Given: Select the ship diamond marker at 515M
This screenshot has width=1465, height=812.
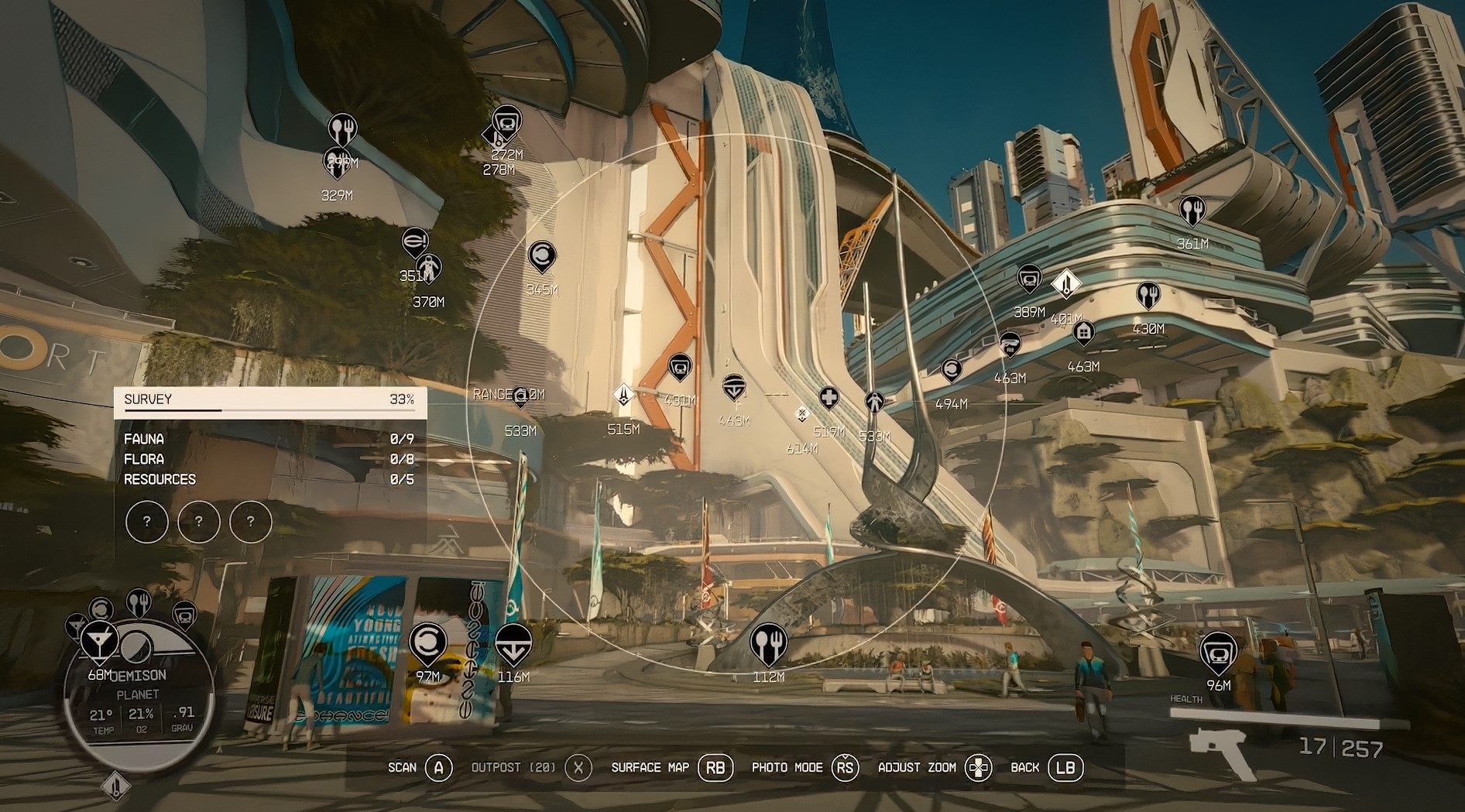Looking at the screenshot, I should coord(623,395).
